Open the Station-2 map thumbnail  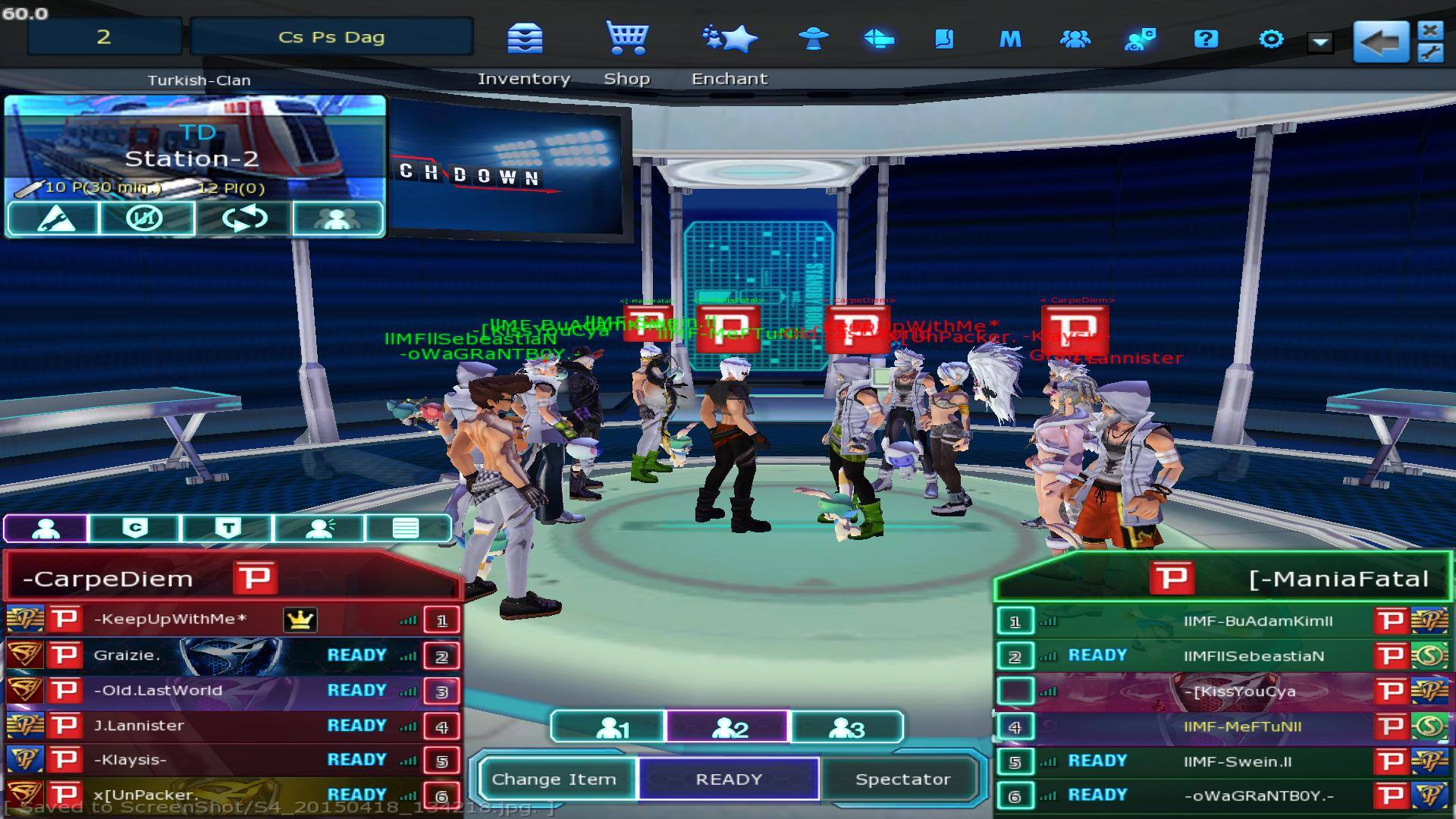pos(196,148)
